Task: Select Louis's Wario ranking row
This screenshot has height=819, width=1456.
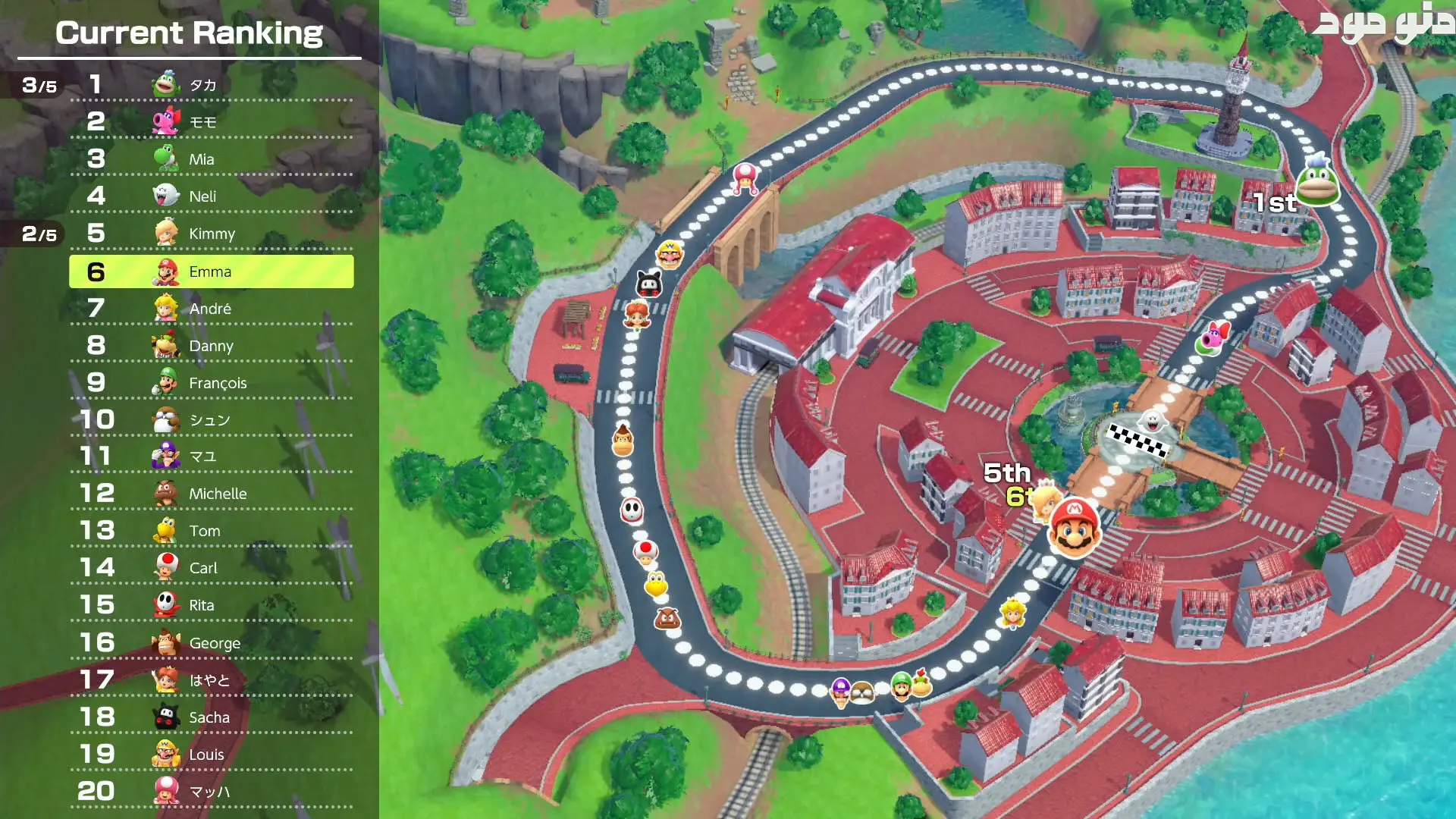Action: pyautogui.click(x=211, y=755)
